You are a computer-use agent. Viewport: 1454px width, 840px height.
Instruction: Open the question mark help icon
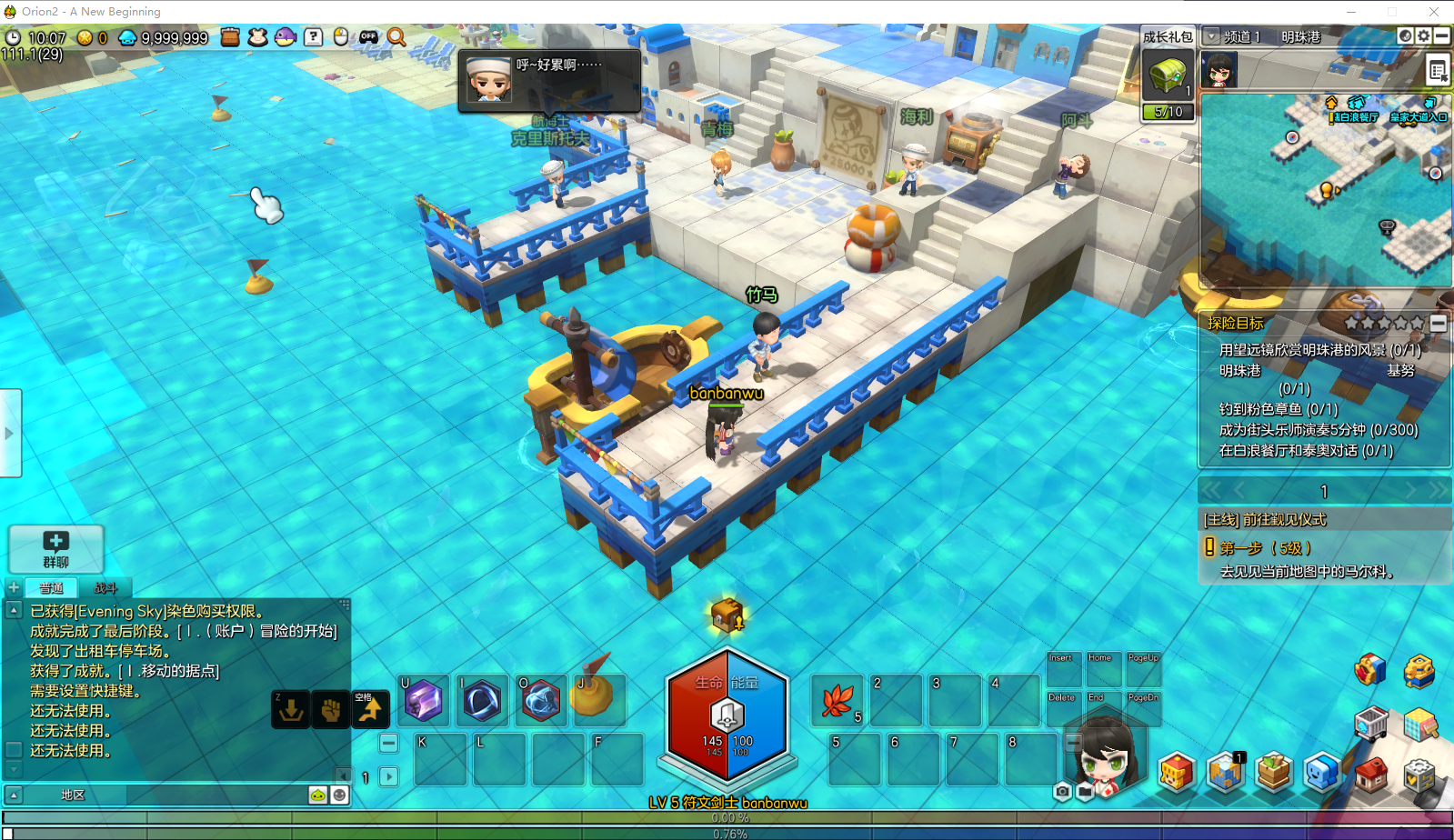click(313, 37)
